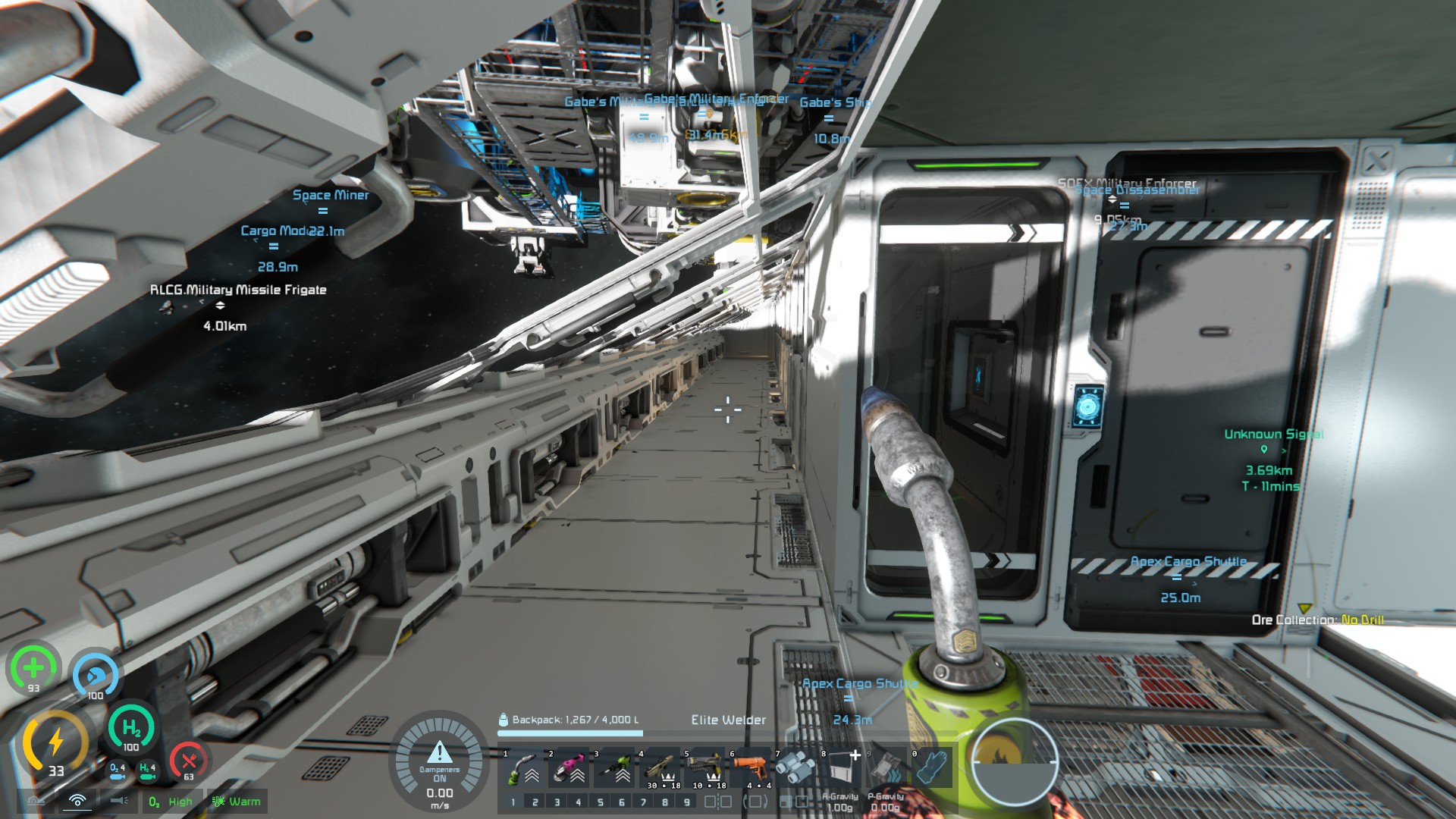This screenshot has width=1456, height=819.
Task: Equip the yellow-gray rifle in slot 5
Action: [x=704, y=768]
